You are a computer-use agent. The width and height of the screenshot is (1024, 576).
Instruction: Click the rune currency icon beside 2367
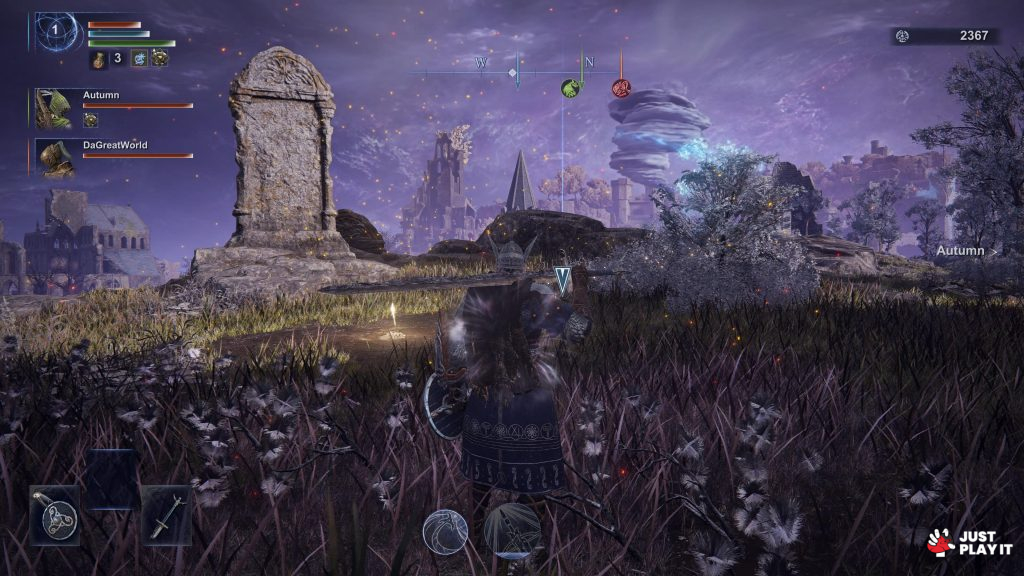902,36
